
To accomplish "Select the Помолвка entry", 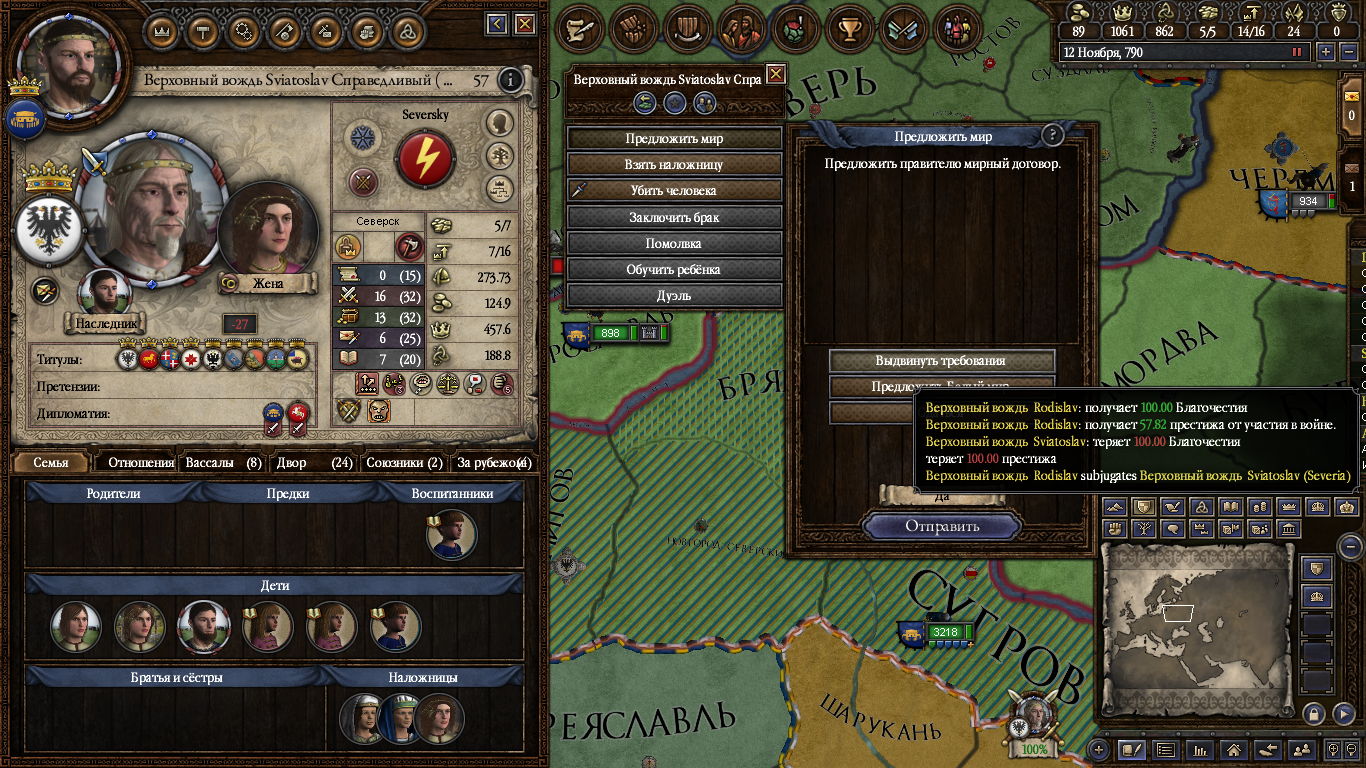I will point(674,243).
